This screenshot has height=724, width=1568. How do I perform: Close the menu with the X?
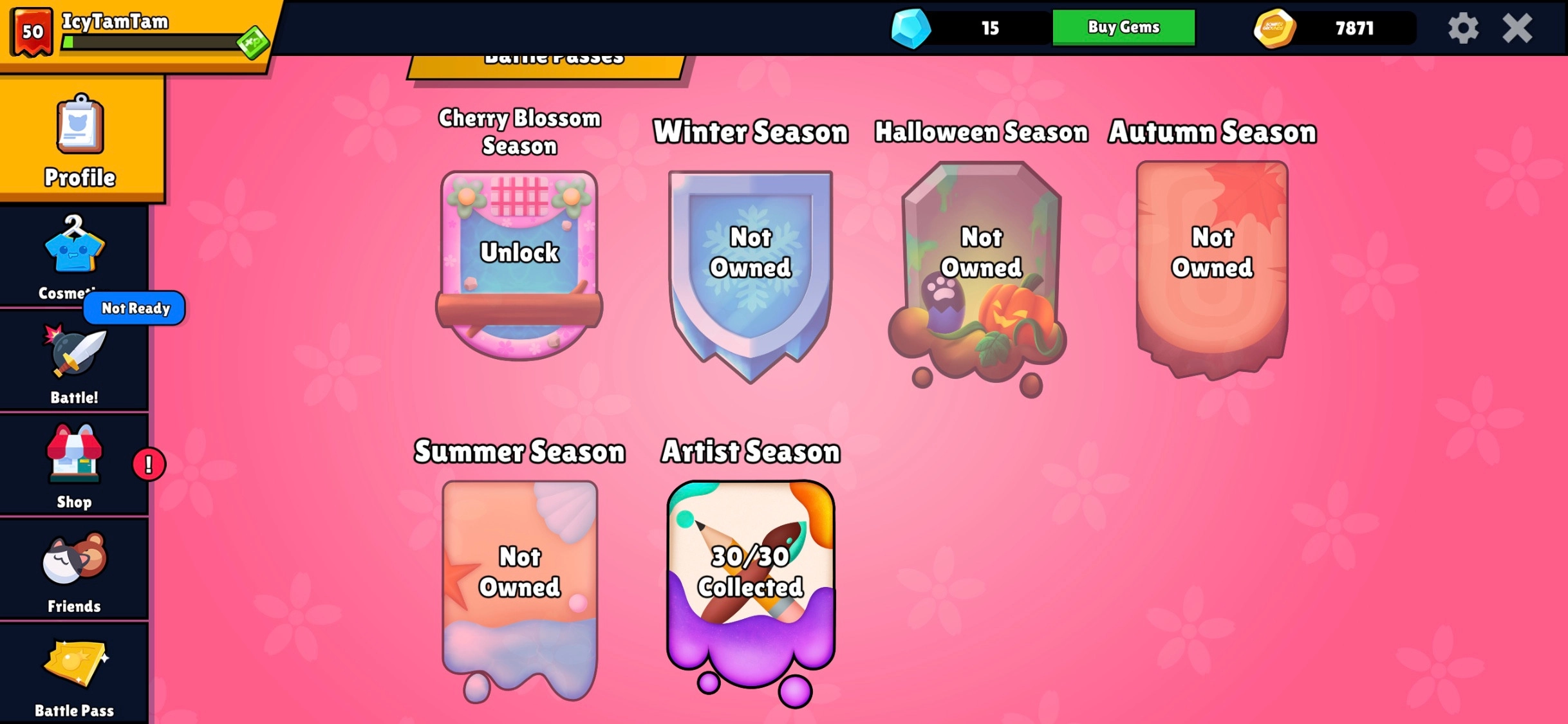[x=1517, y=28]
